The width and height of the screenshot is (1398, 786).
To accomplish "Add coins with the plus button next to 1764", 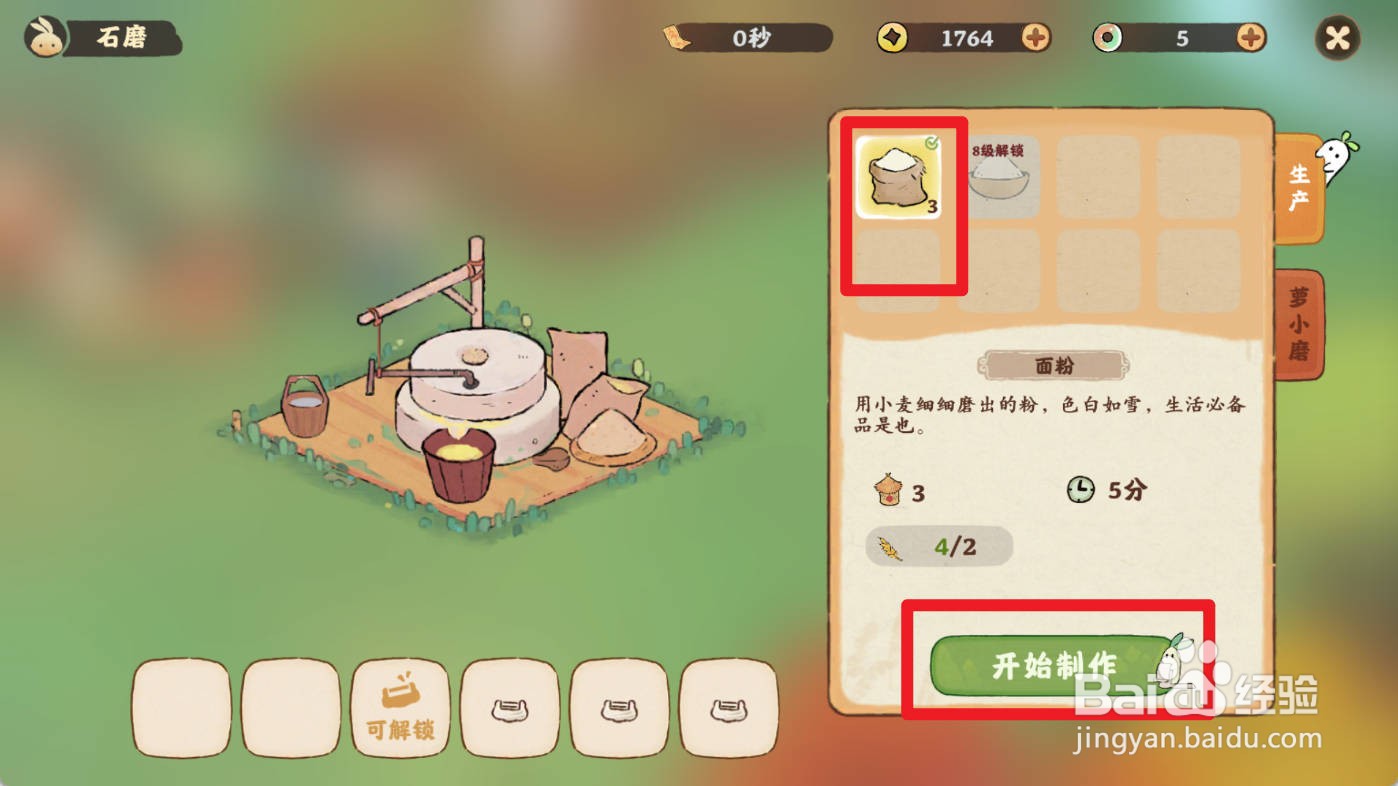I will [1035, 37].
